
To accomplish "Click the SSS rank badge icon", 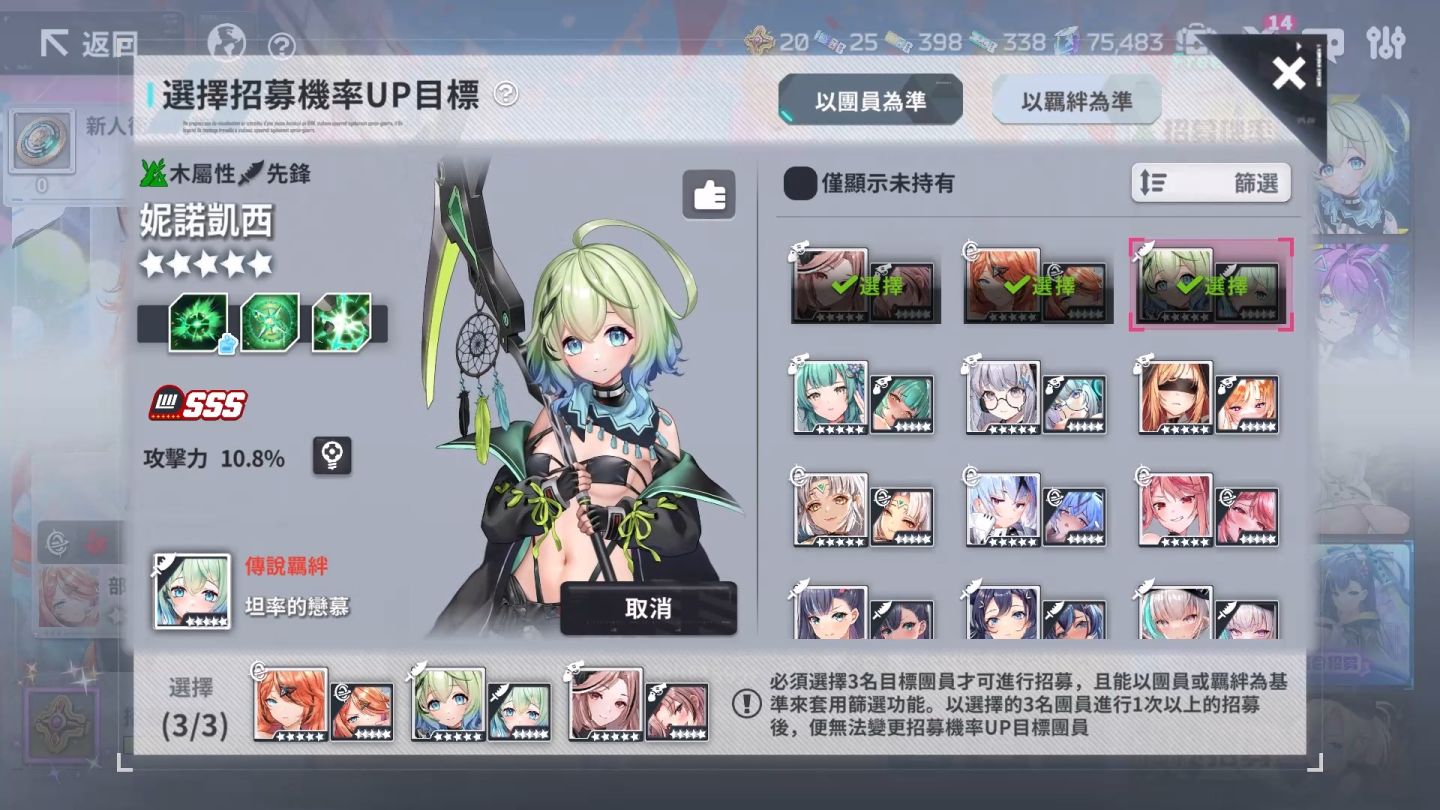I will (x=196, y=404).
